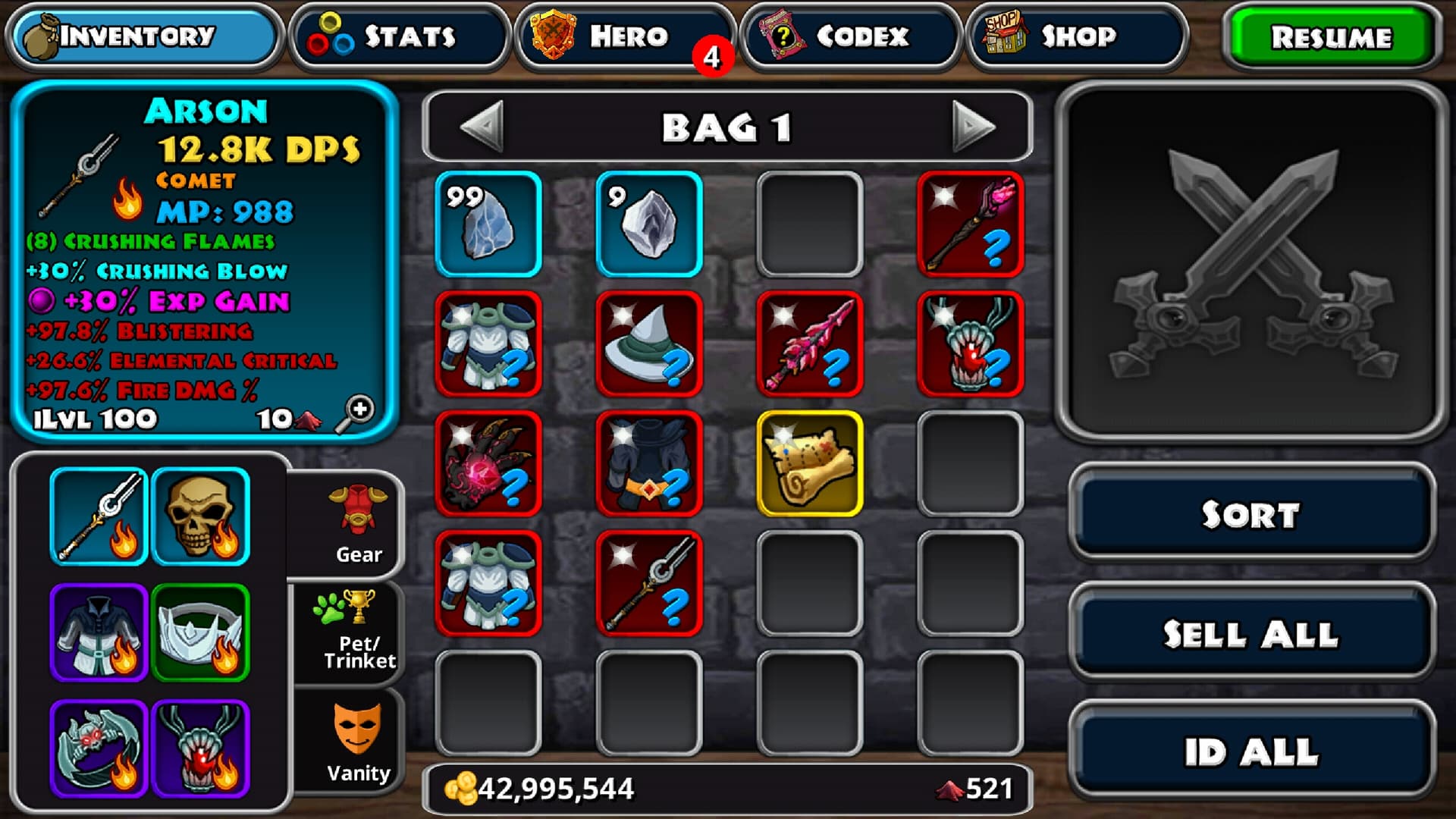Inspect Arson details with magnifier icon

(356, 414)
